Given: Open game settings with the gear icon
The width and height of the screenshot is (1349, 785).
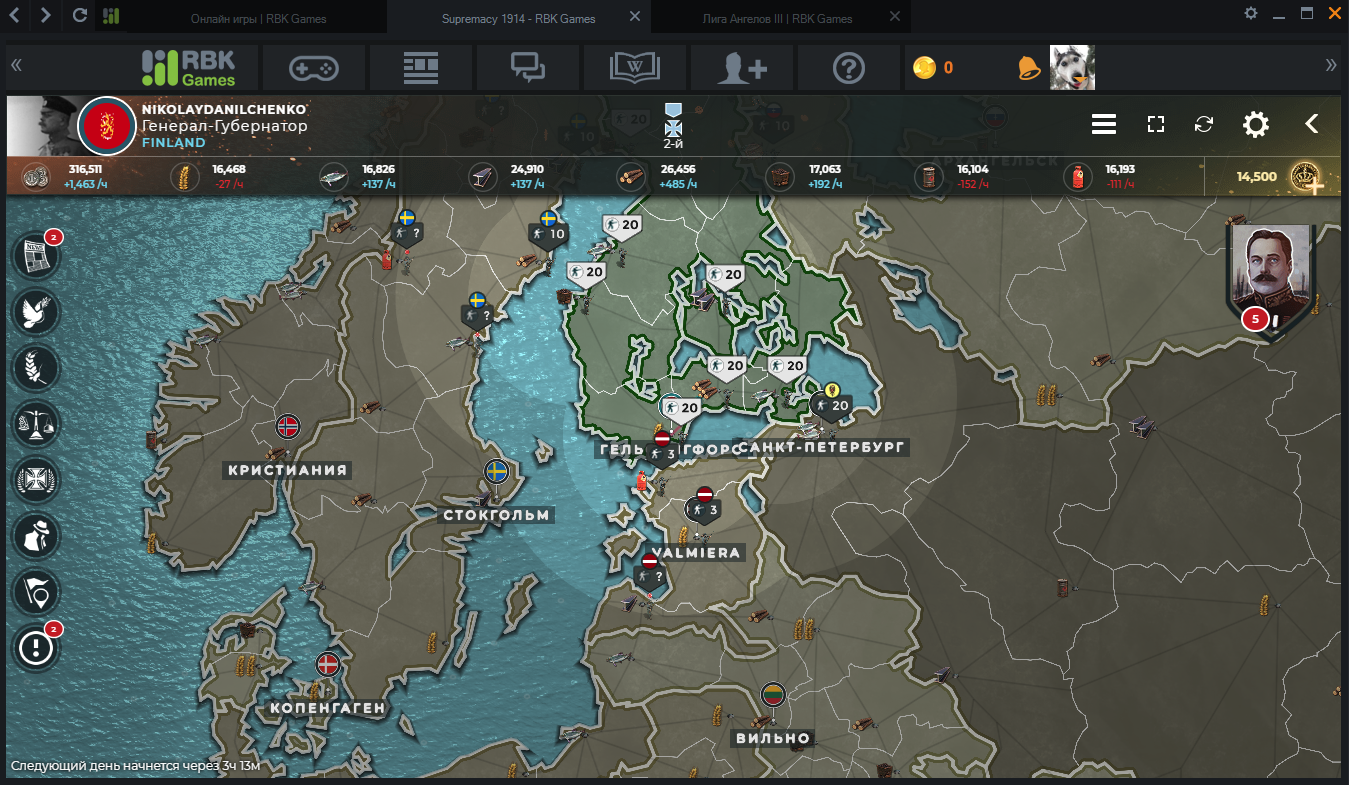Looking at the screenshot, I should click(x=1255, y=124).
